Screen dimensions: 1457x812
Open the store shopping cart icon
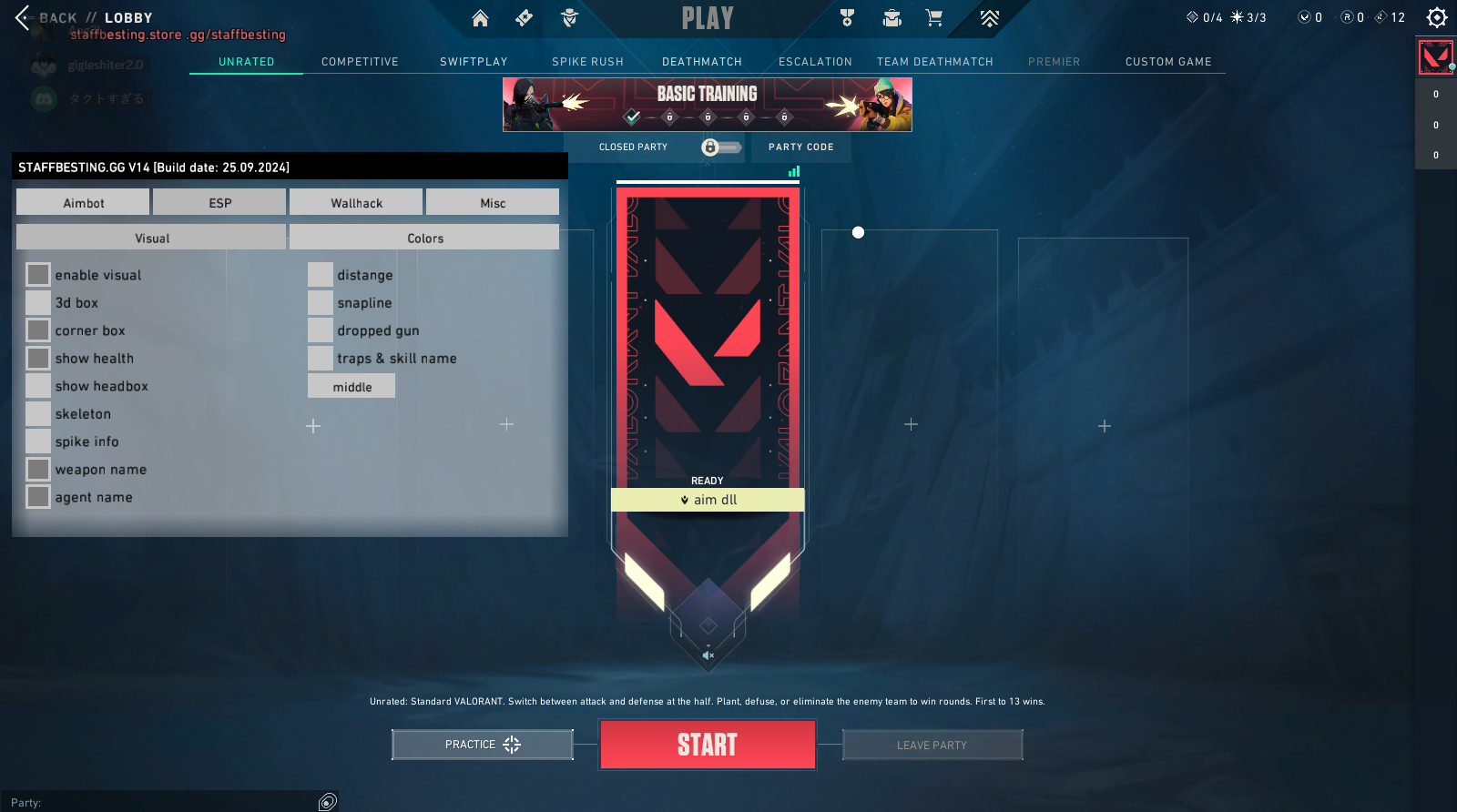(x=933, y=18)
